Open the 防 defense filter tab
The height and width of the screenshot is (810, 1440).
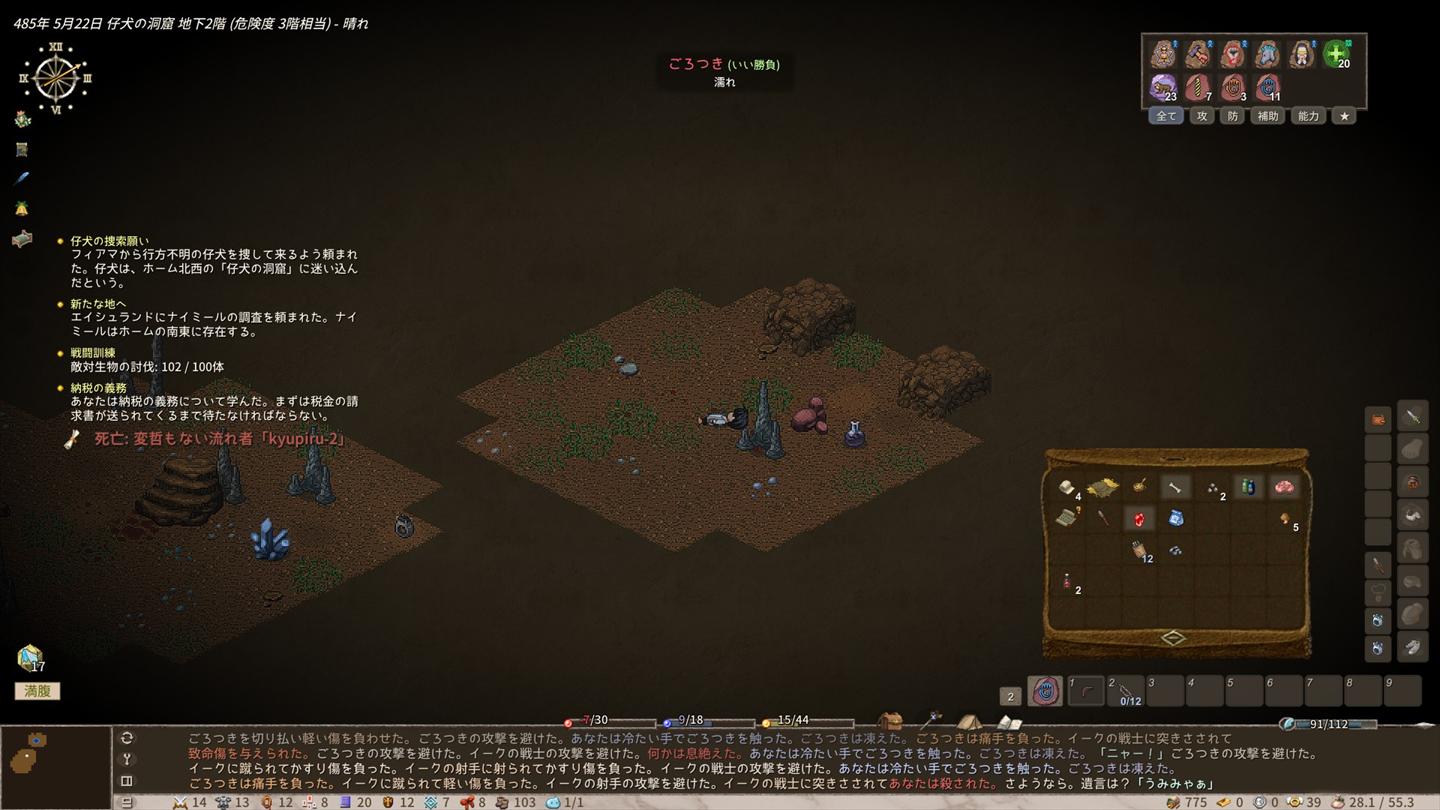click(1232, 116)
